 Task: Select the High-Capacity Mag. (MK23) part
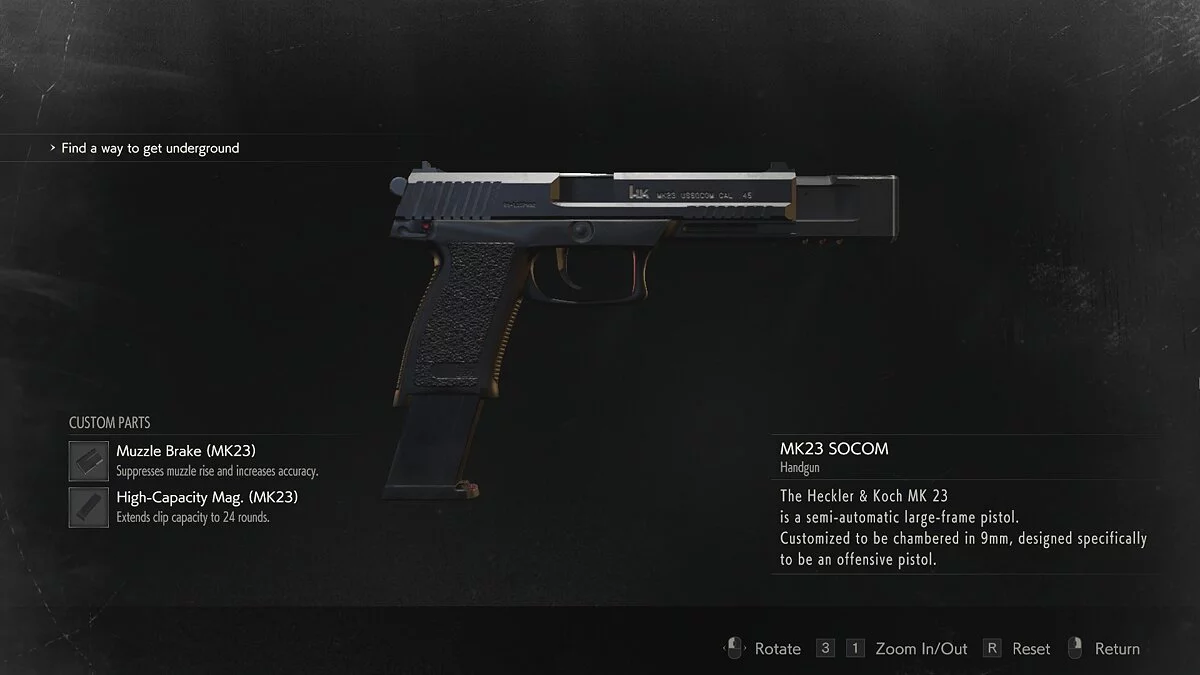(x=206, y=497)
